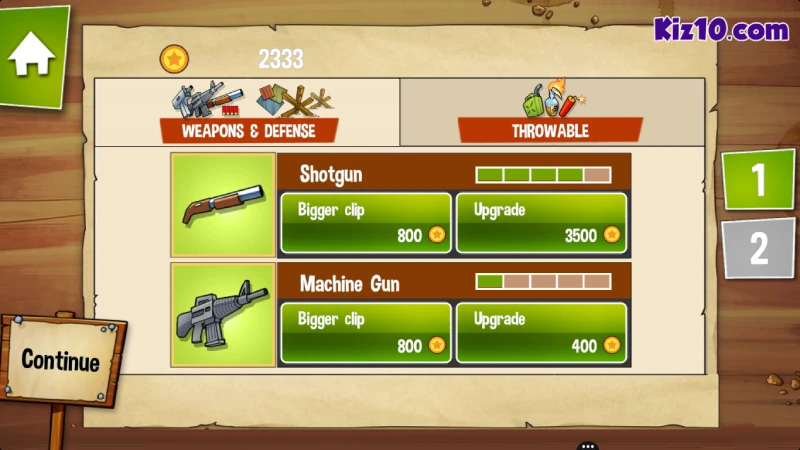This screenshot has width=800, height=450.
Task: Buy the Shotgun Bigger clip for 800
Action: click(365, 223)
